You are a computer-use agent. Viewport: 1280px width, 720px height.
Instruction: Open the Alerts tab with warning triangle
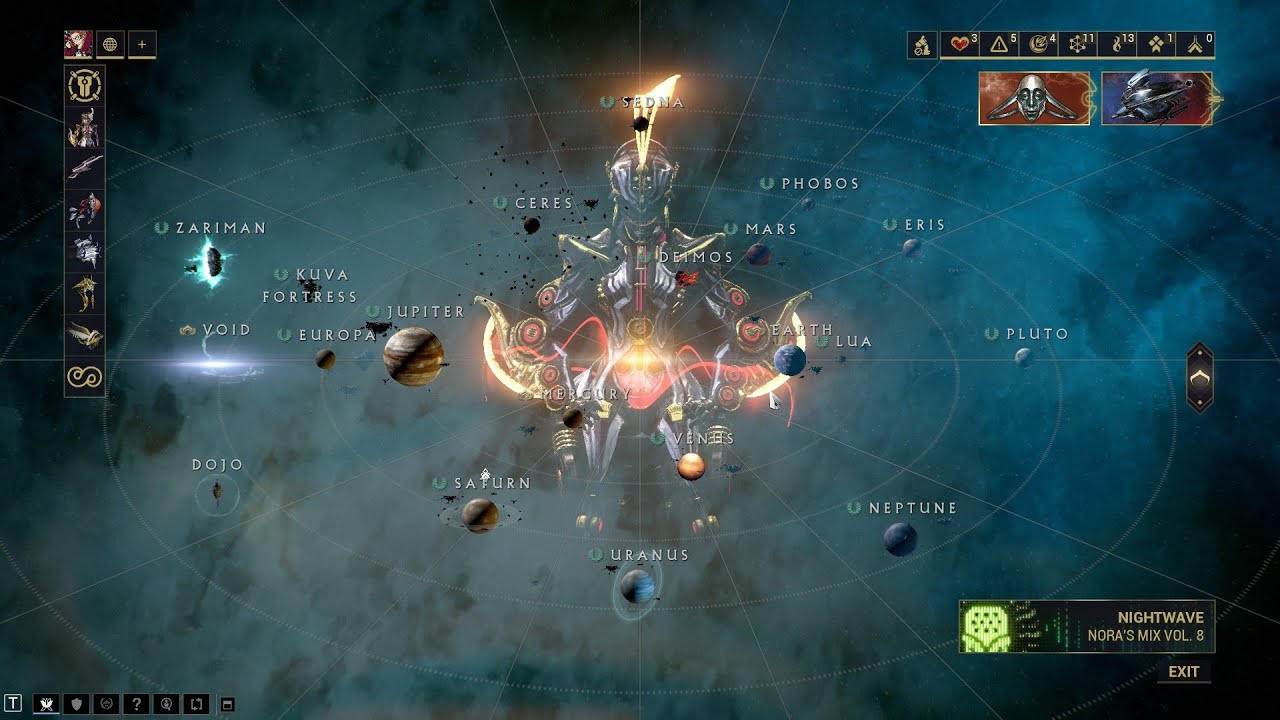[x=1003, y=44]
